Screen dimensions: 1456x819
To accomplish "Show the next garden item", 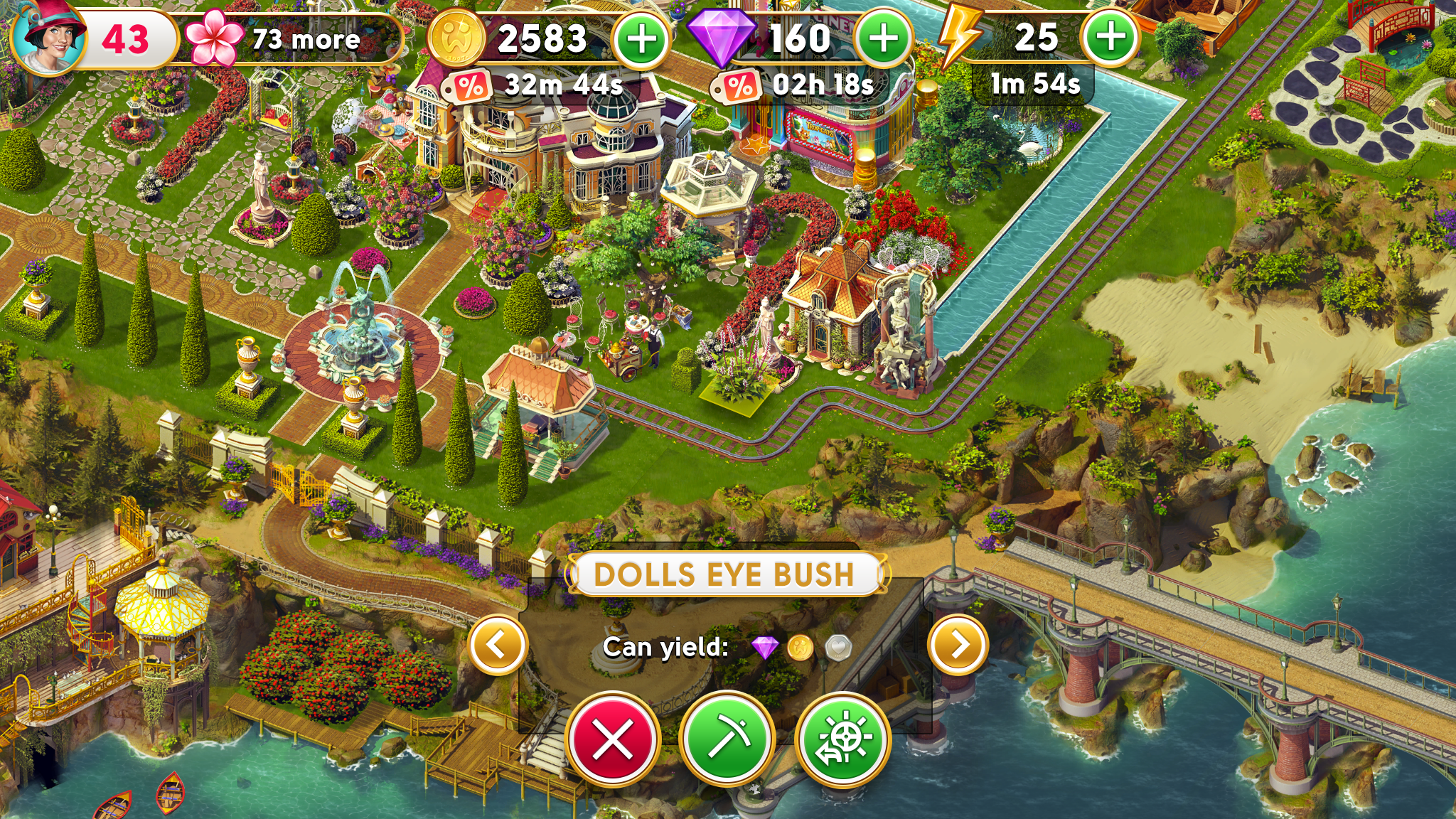I will point(958,646).
